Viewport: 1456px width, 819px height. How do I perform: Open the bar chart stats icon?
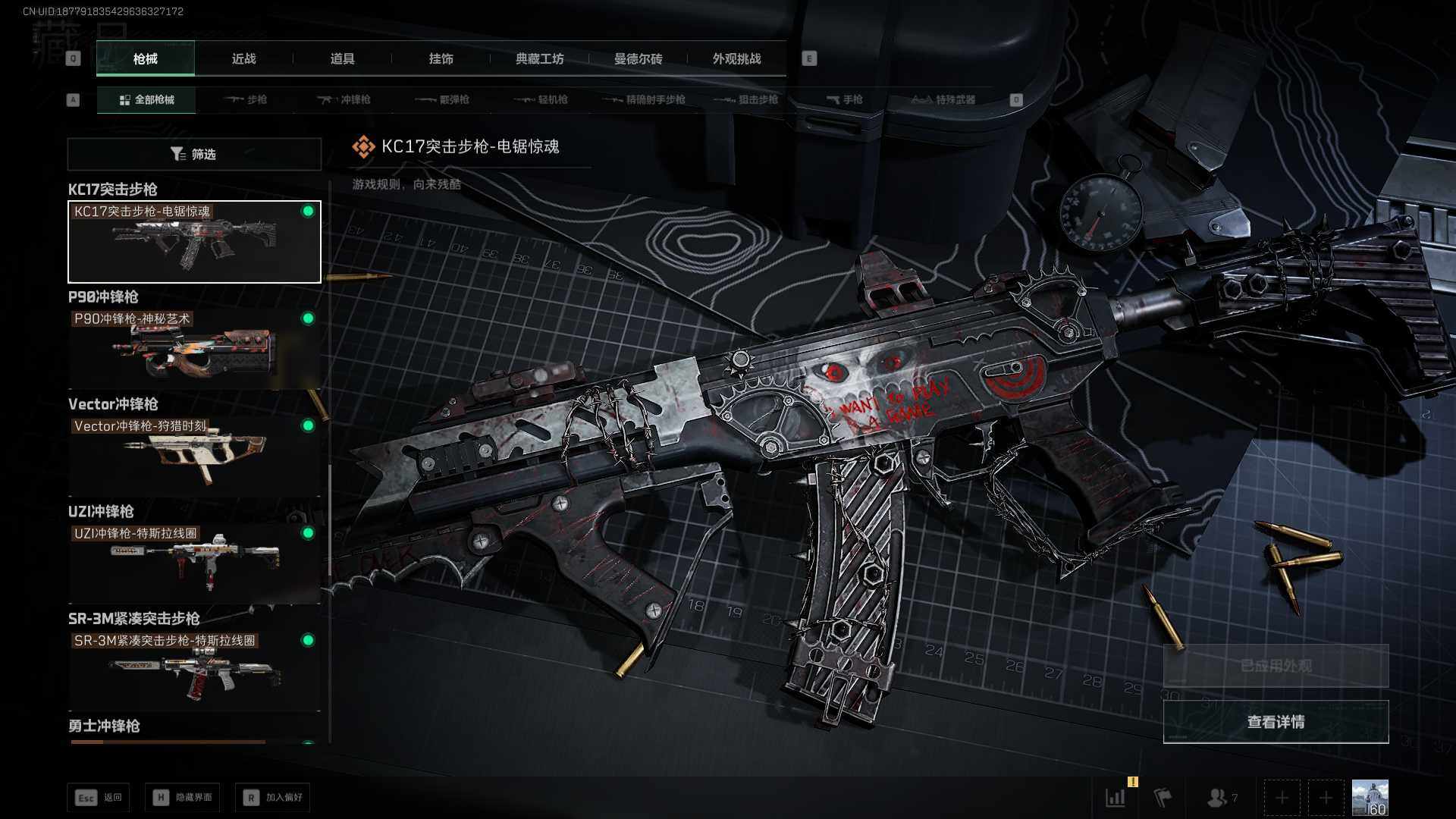[x=1116, y=797]
